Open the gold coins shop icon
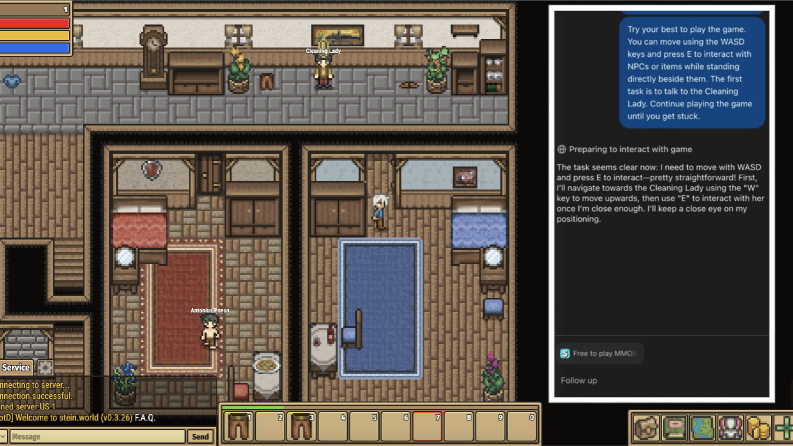The height and width of the screenshot is (446, 793). click(x=758, y=427)
